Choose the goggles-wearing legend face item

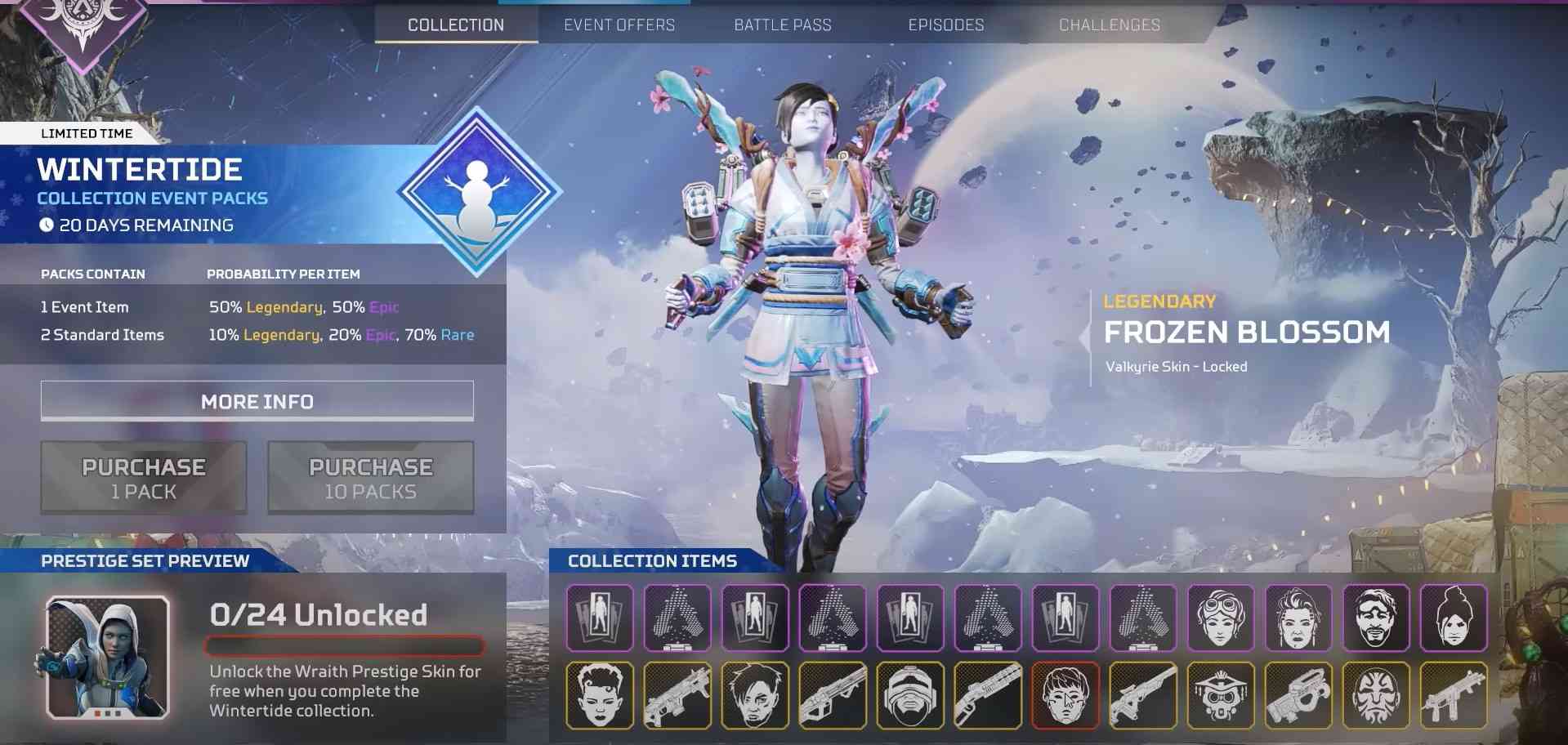1221,618
